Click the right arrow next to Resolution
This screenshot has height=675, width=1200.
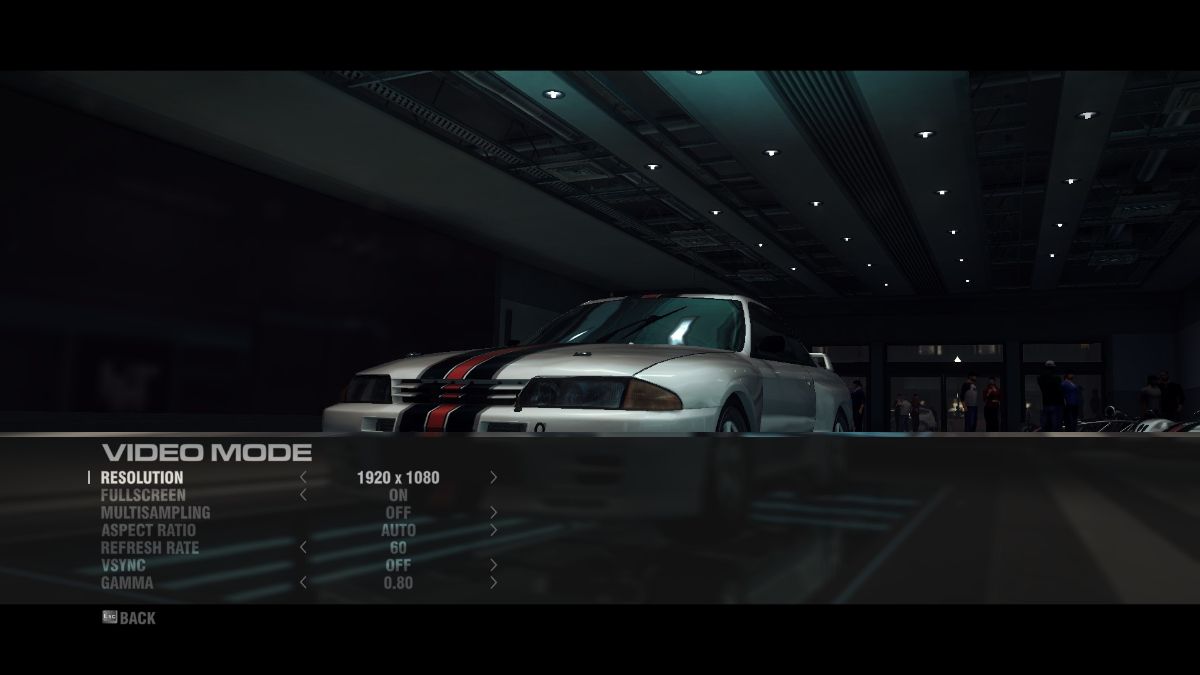[493, 478]
